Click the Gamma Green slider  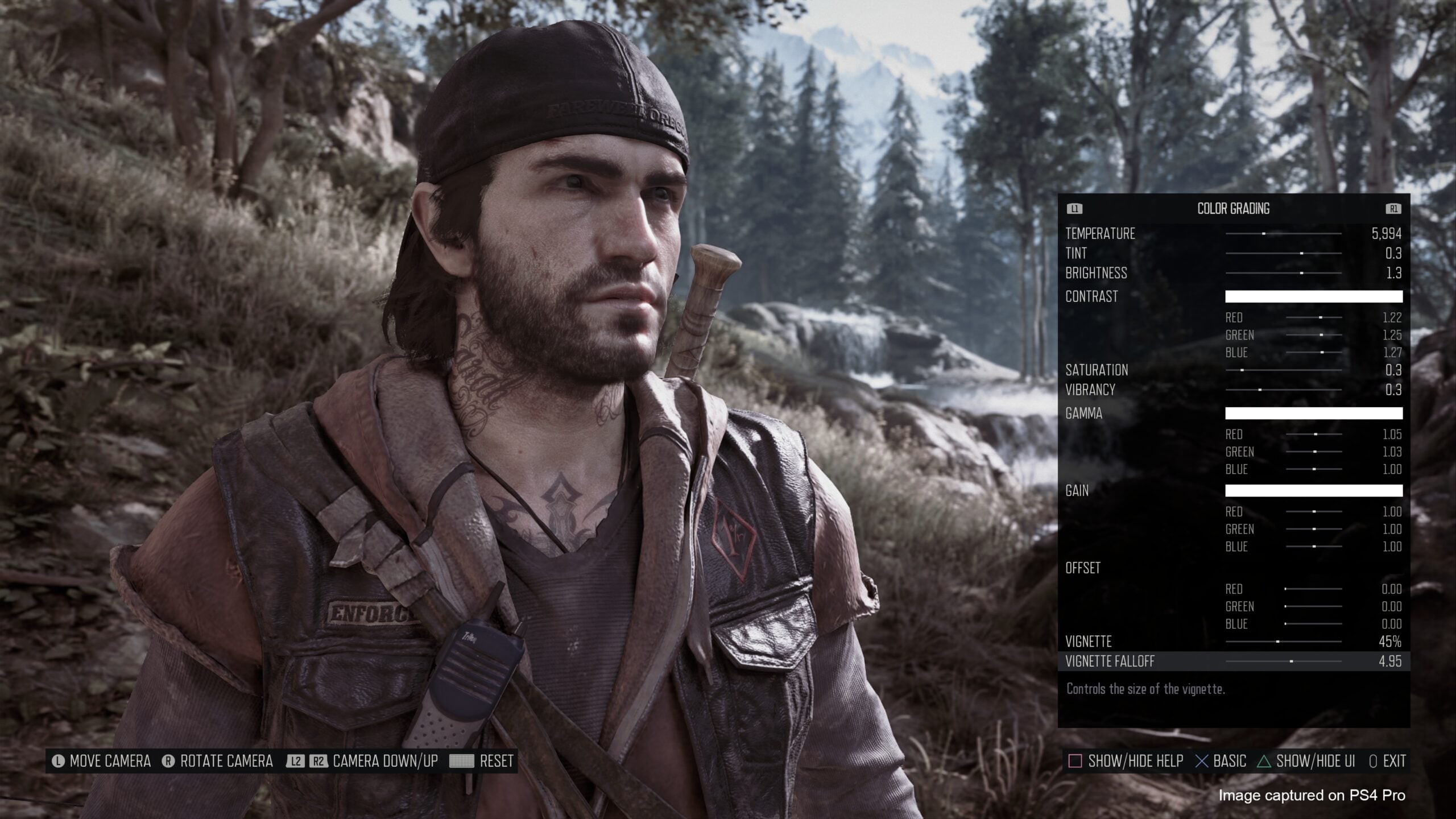click(x=1314, y=452)
